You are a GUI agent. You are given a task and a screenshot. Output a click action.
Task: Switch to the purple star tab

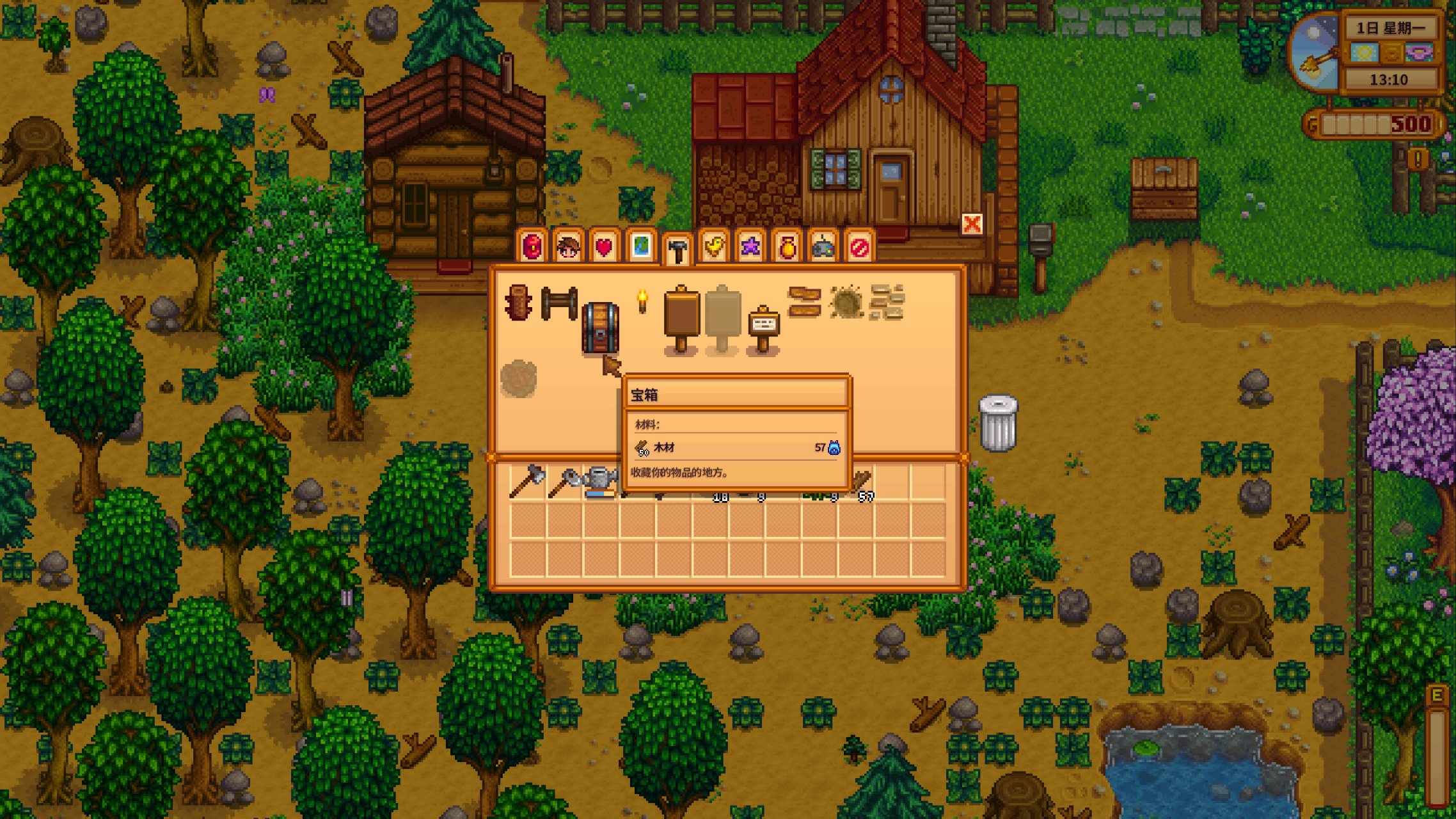(750, 246)
